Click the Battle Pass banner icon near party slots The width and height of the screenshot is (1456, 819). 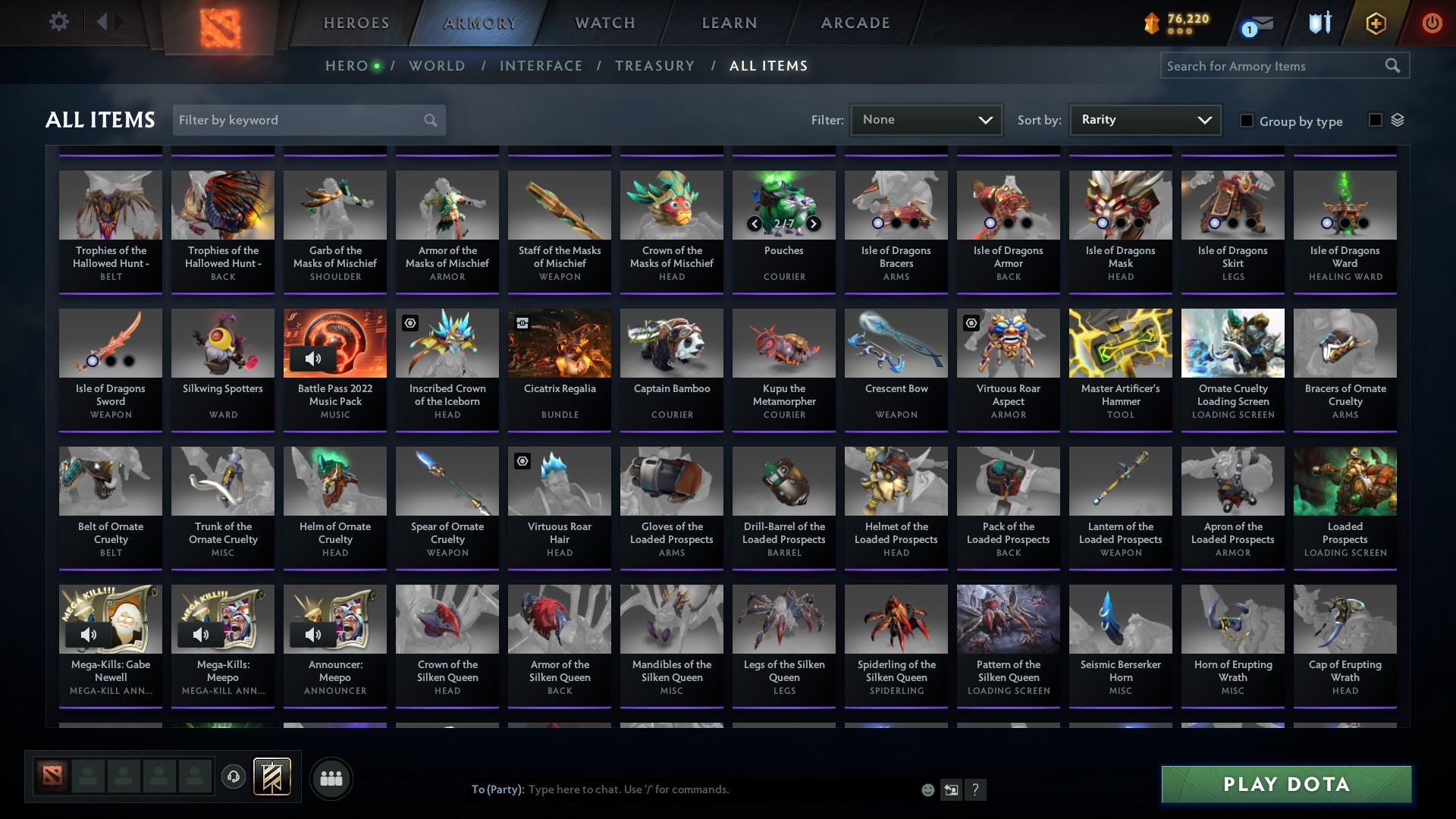pos(274,778)
